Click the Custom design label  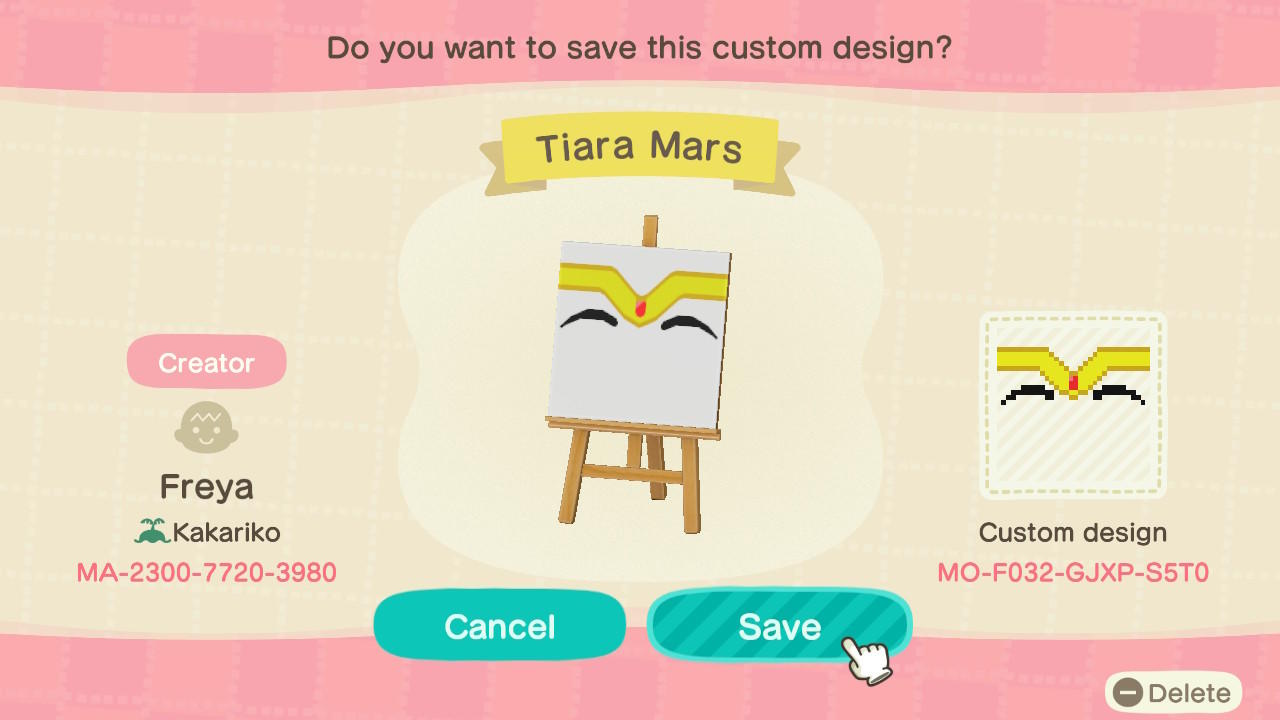click(1072, 532)
